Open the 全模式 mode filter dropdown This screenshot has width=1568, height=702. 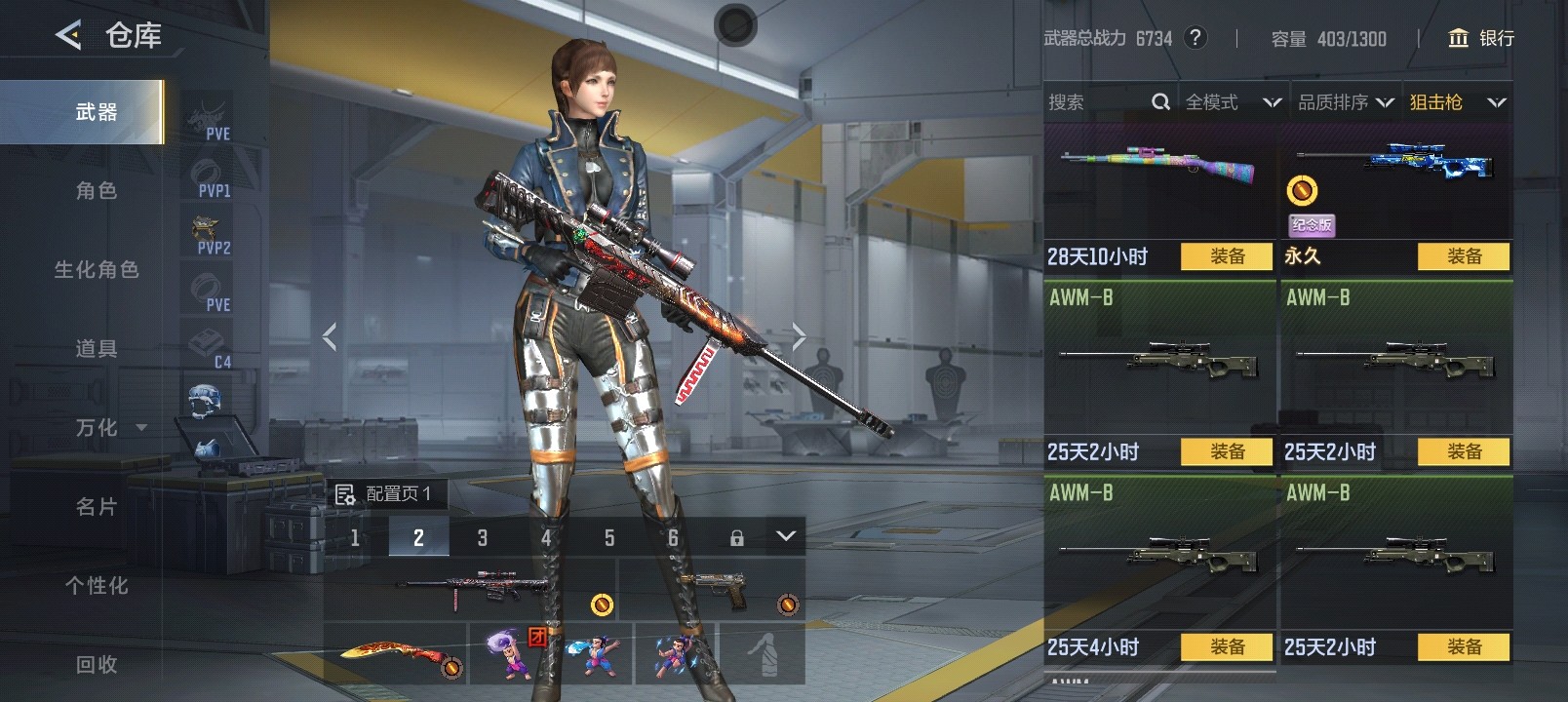click(x=1232, y=102)
